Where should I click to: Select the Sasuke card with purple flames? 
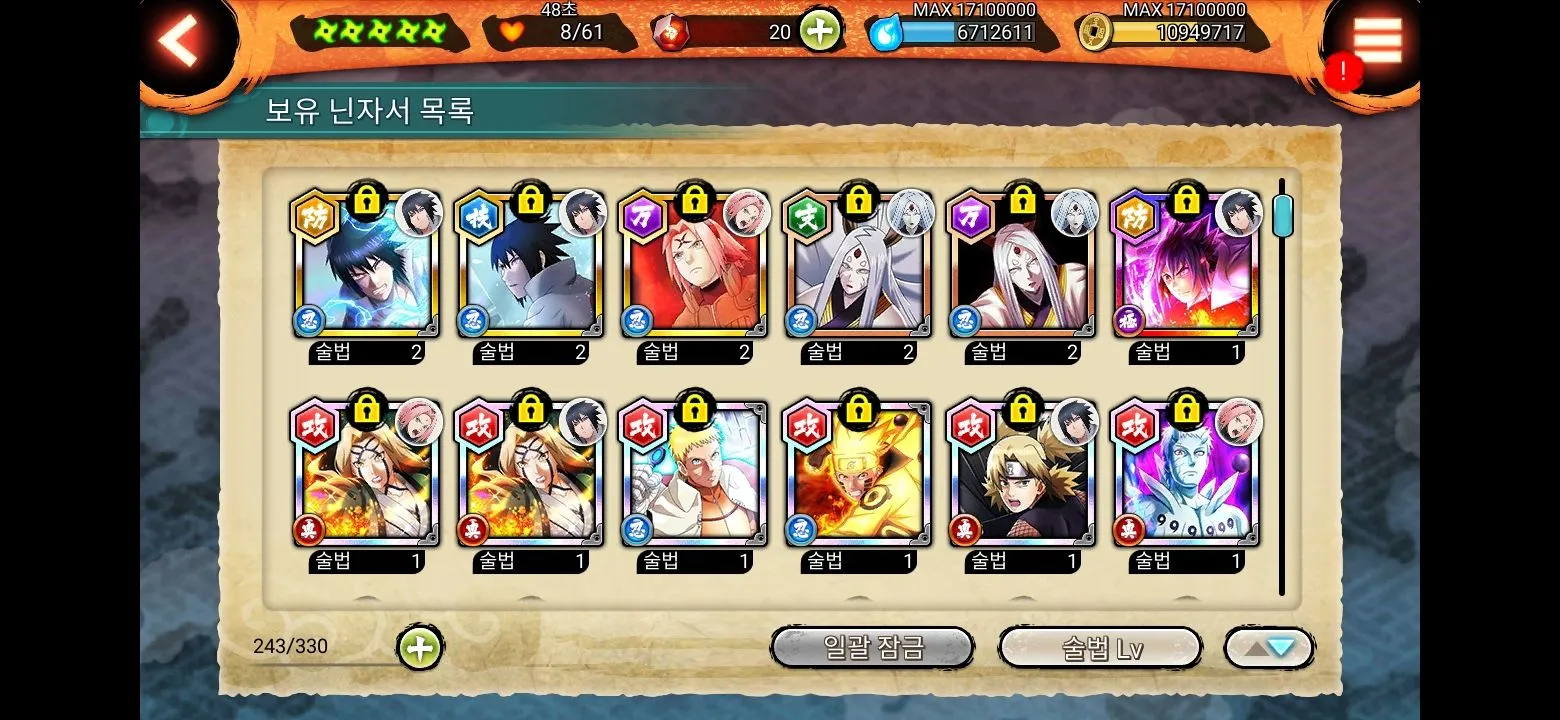1186,266
